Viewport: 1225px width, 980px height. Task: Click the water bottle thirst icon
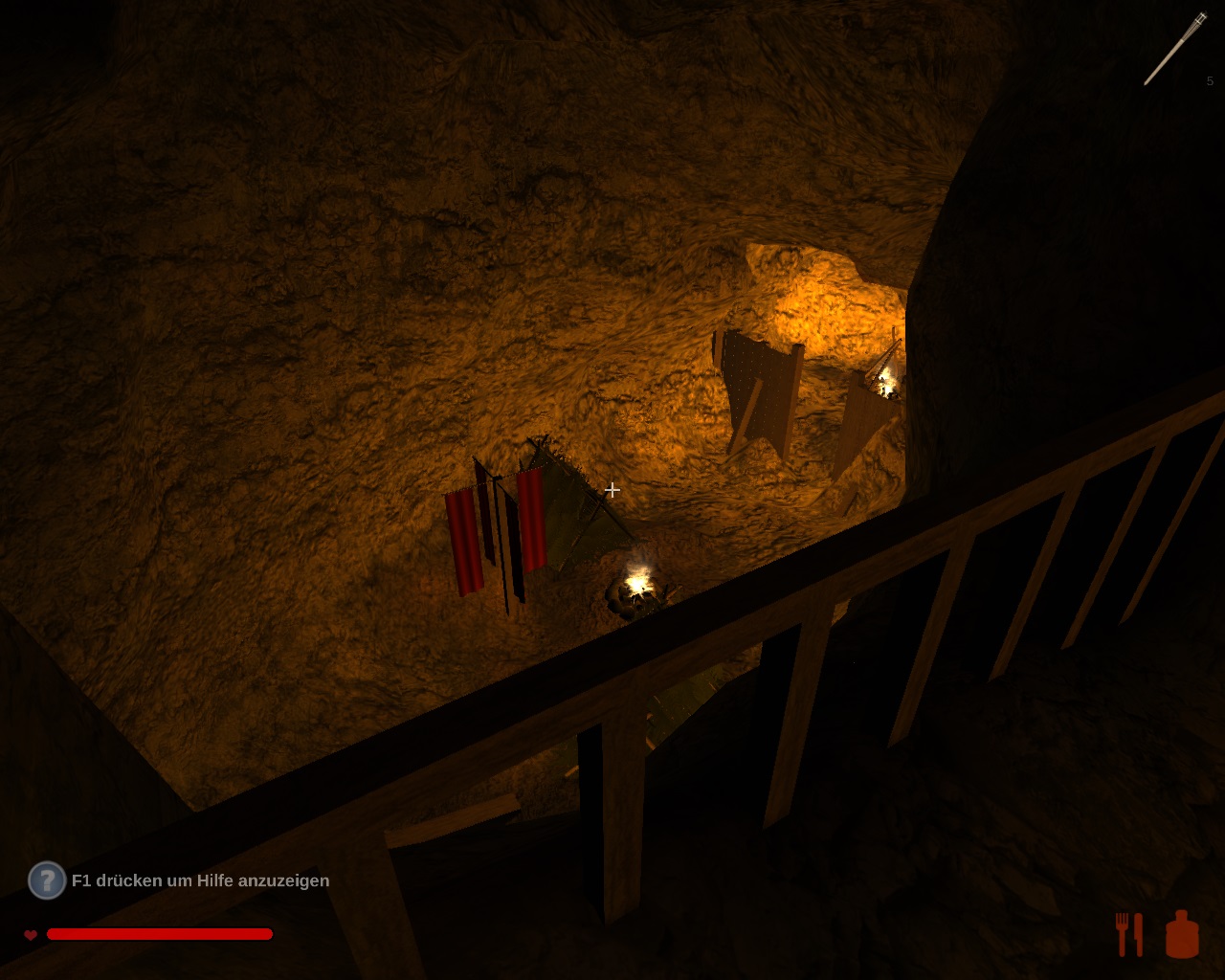pyautogui.click(x=1182, y=934)
